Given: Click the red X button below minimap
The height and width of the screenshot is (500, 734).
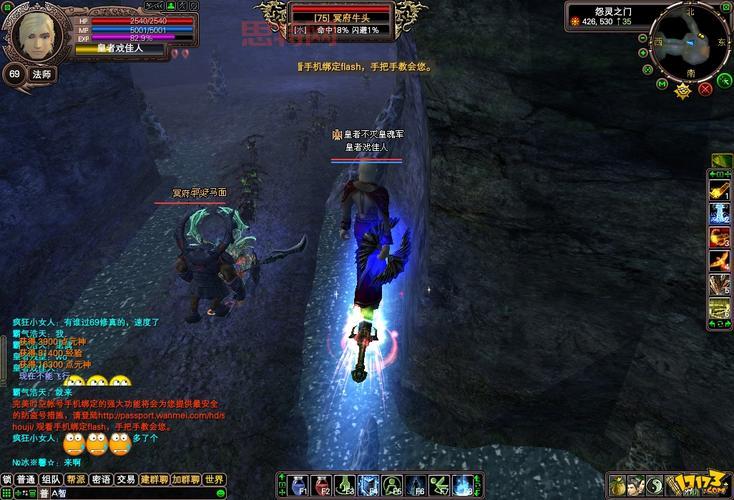Looking at the screenshot, I should point(706,88).
